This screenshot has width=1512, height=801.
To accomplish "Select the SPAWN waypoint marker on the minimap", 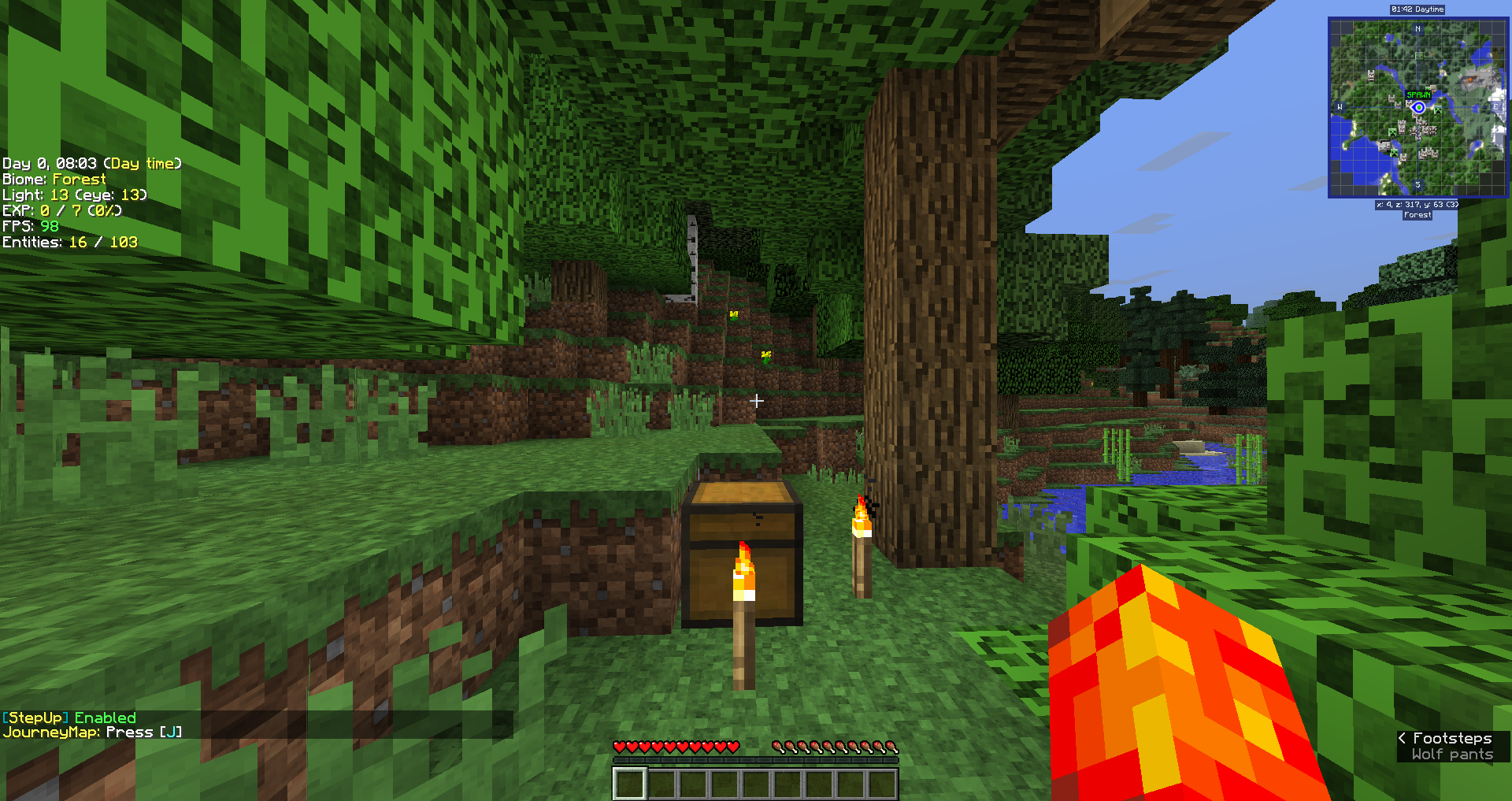I will (1417, 95).
